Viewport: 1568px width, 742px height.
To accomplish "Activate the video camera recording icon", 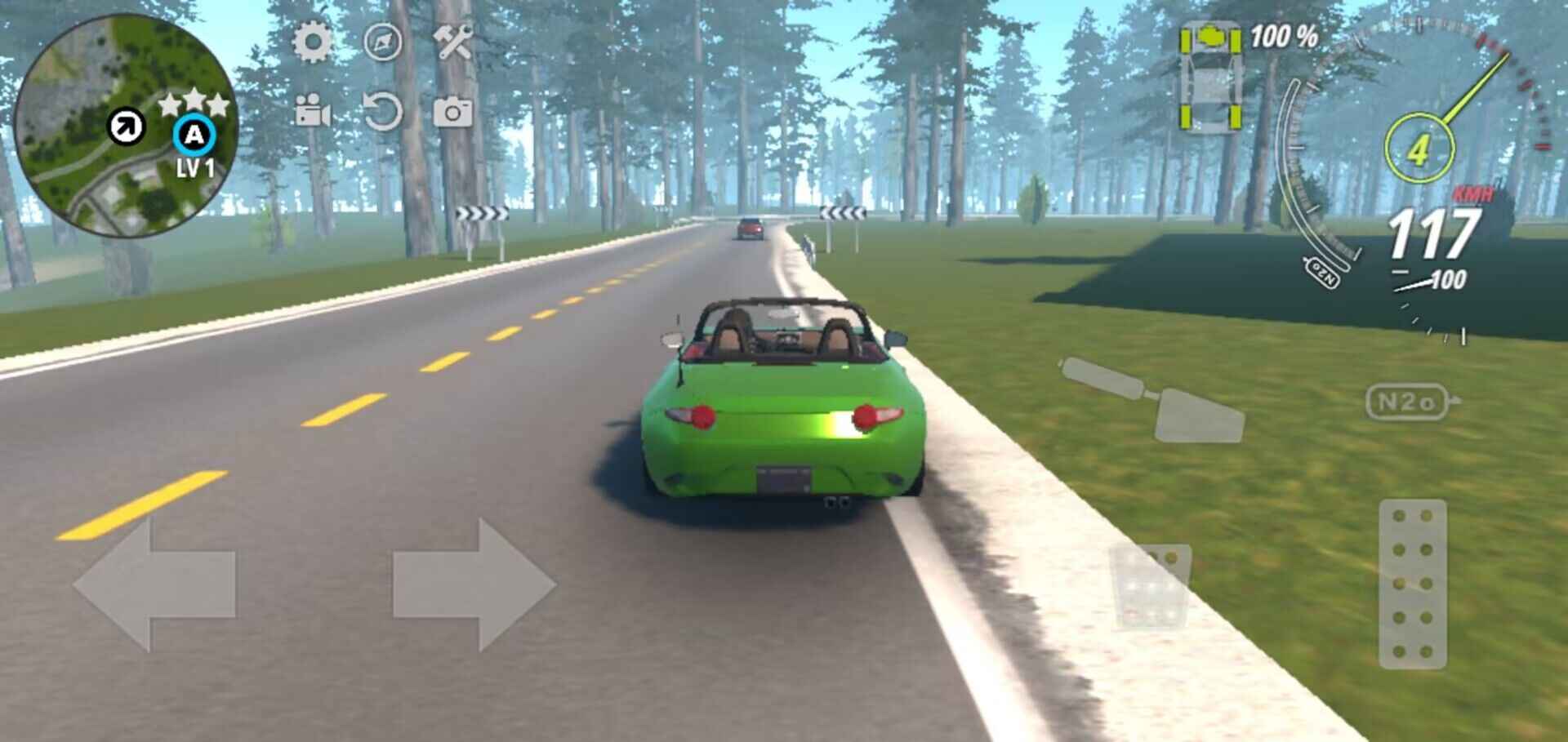I will 311,111.
